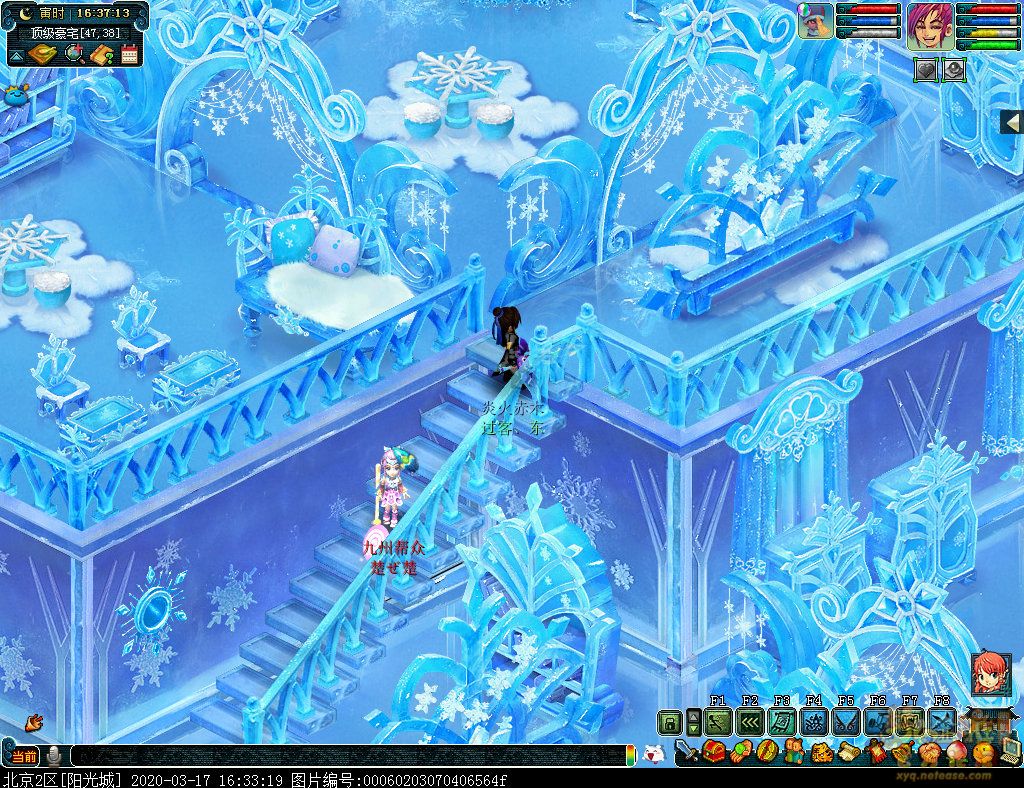Toggle the hotbar lock button
Image resolution: width=1024 pixels, height=788 pixels.
(669, 721)
